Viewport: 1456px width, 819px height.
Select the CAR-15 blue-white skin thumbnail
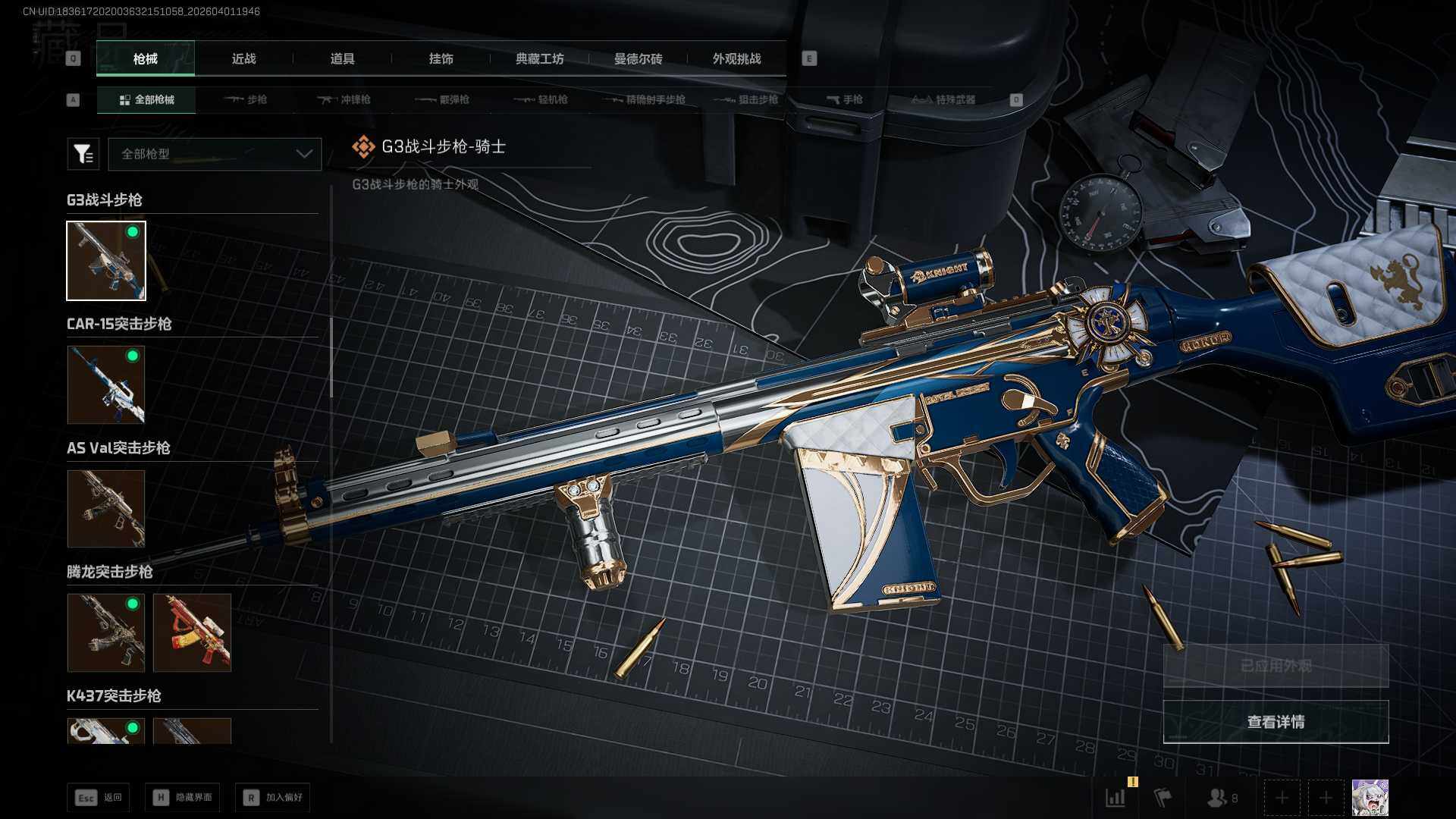pos(106,384)
